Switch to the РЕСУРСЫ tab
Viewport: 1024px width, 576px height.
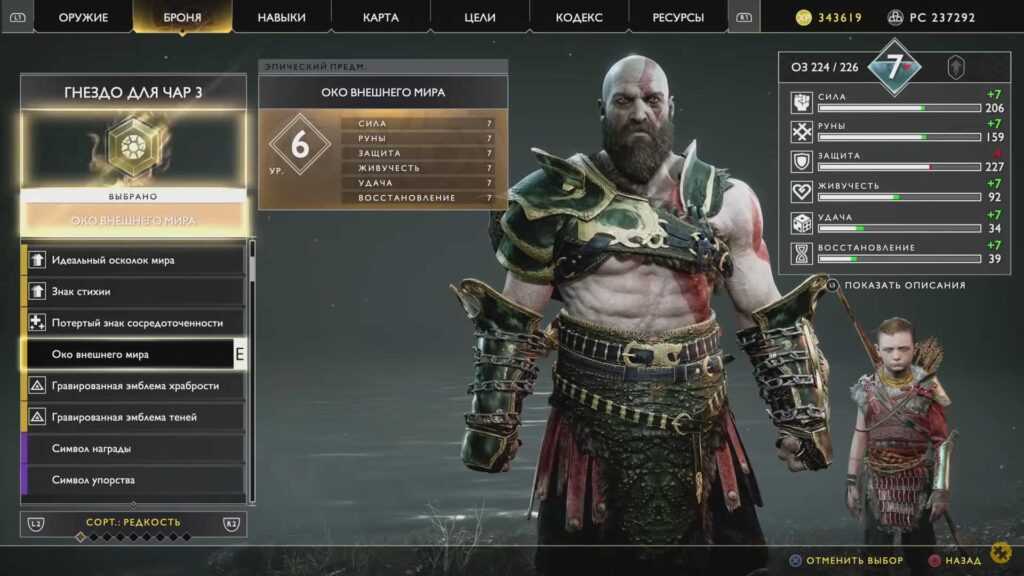[678, 18]
